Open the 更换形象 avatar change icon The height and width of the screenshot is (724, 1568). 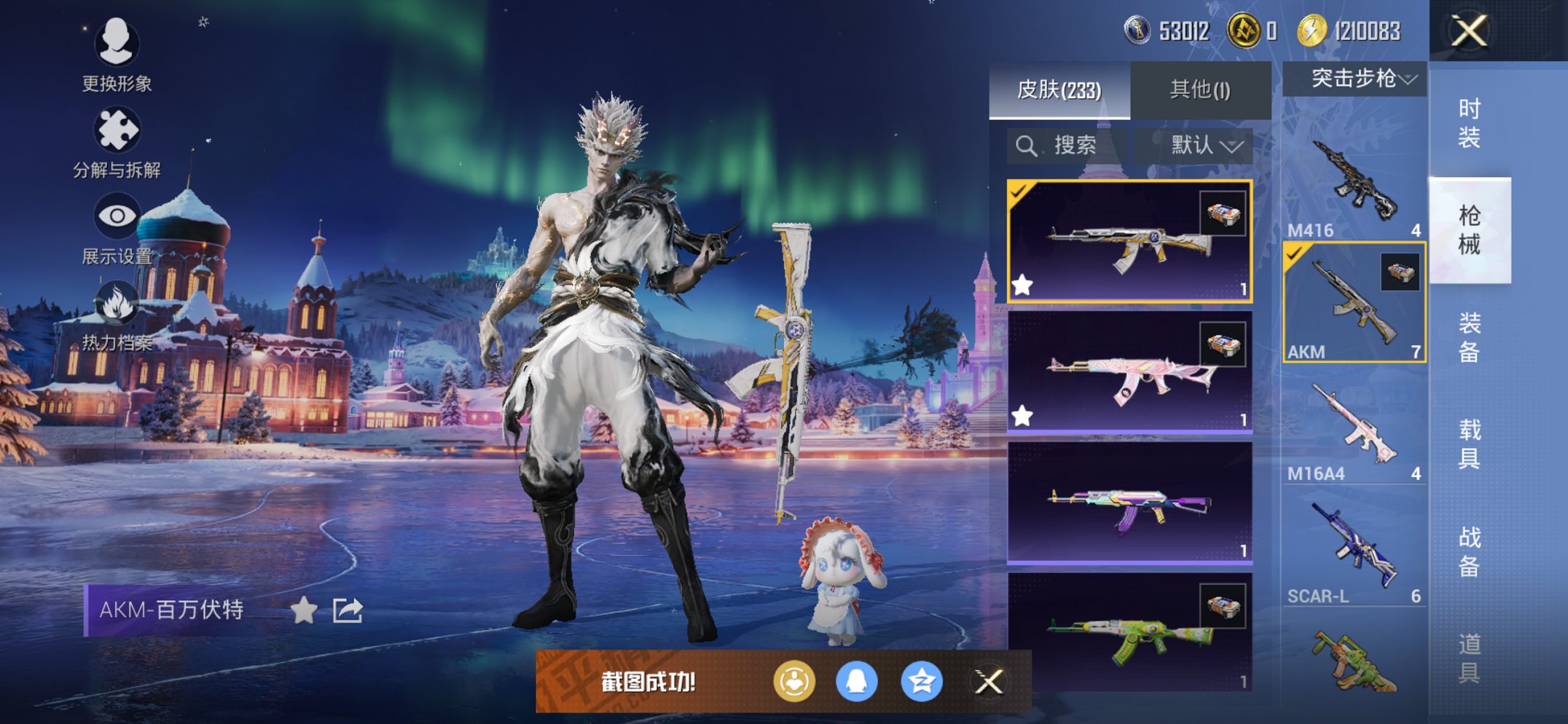119,45
